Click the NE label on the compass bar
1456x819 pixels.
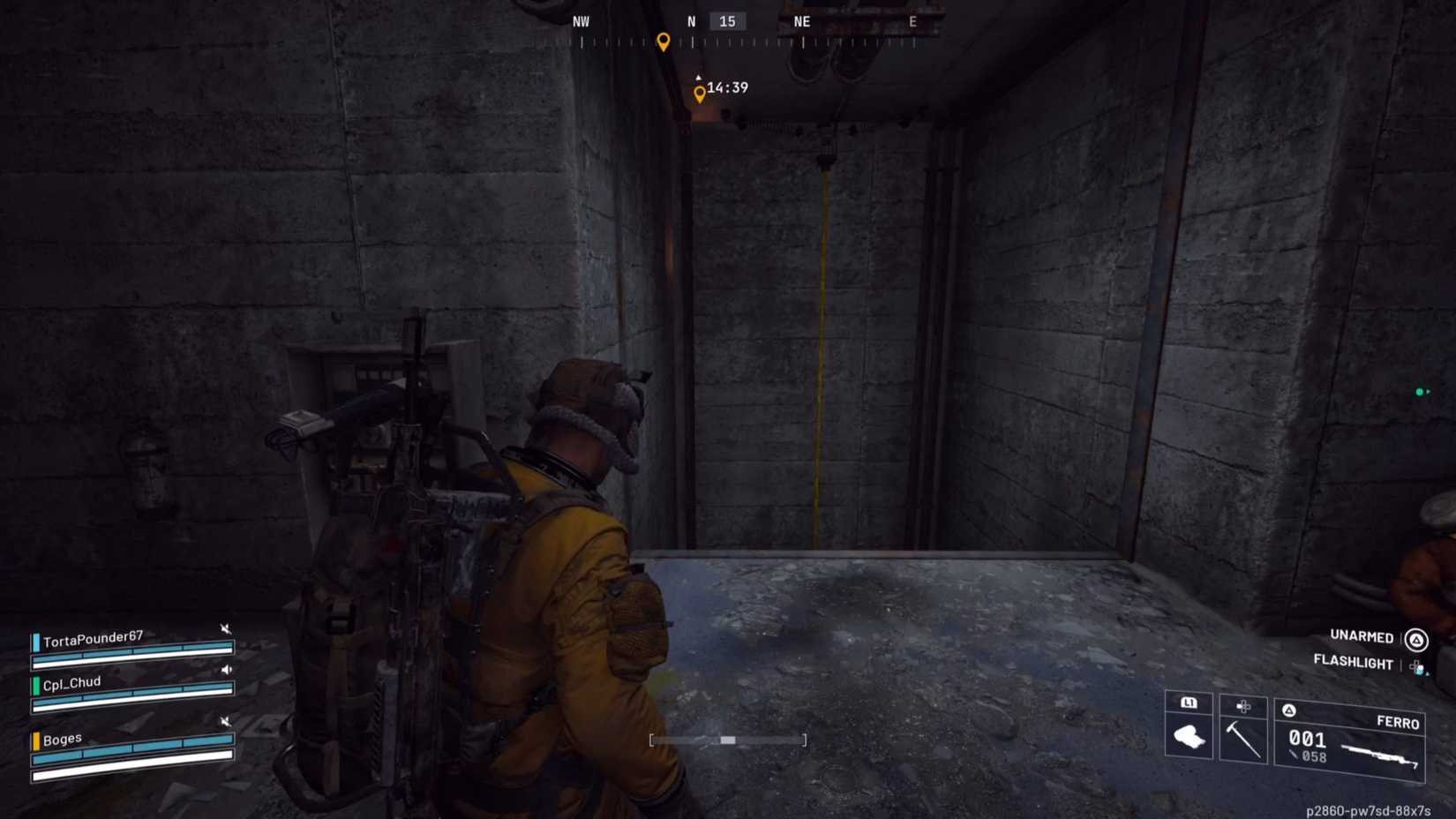(x=801, y=21)
